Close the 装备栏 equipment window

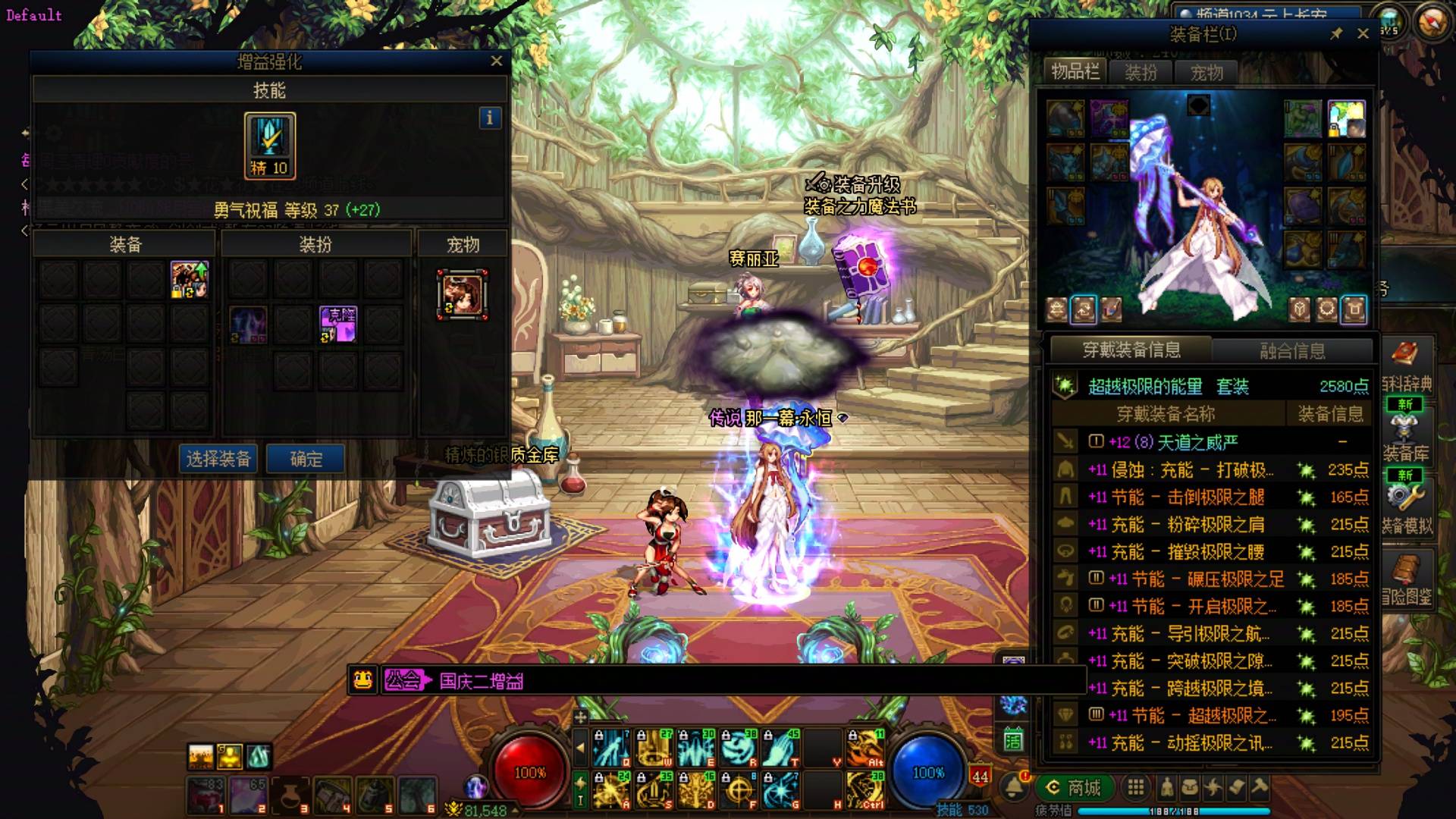coord(1363,33)
